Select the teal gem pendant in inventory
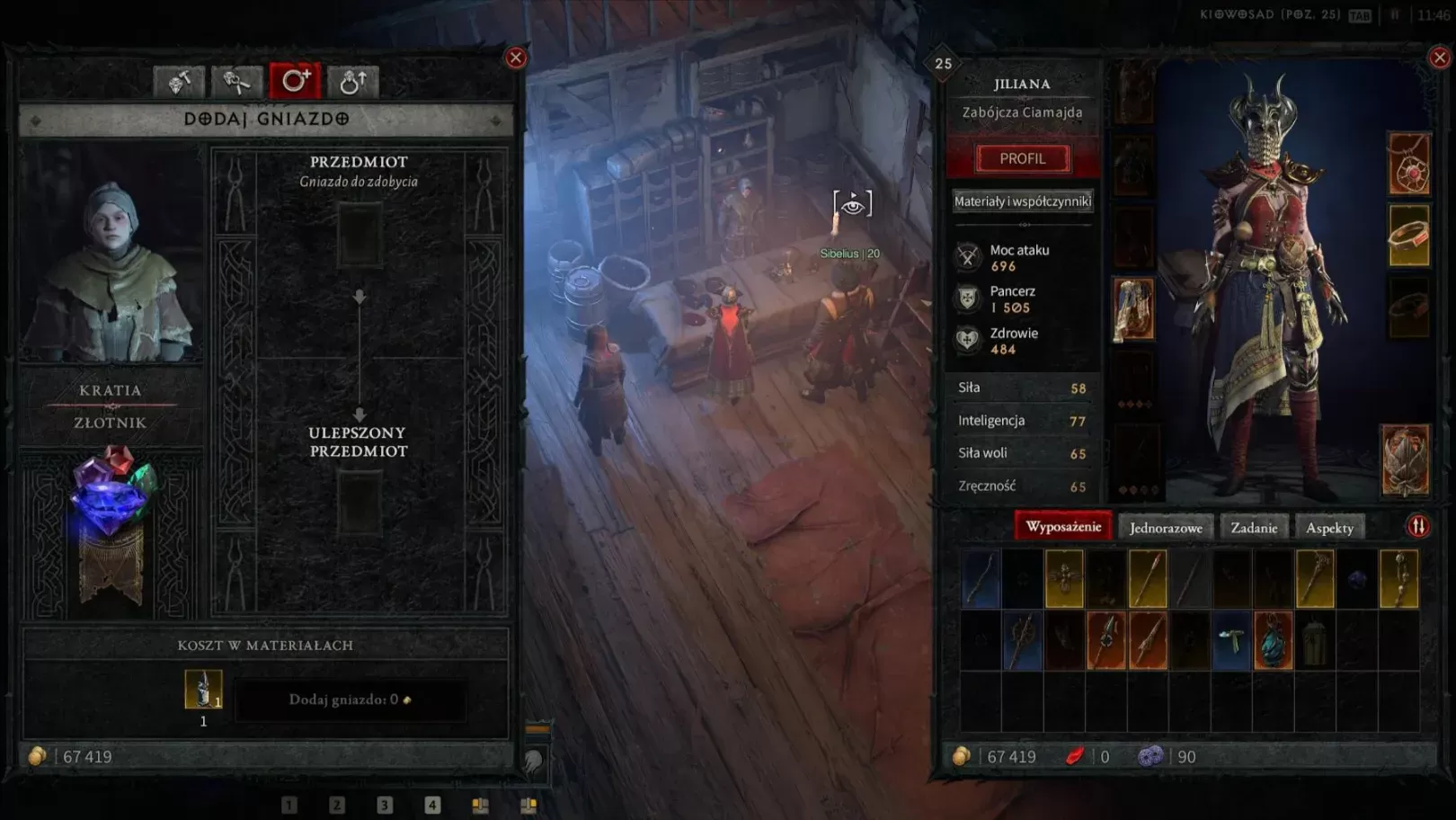Image resolution: width=1456 pixels, height=820 pixels. [x=1273, y=641]
